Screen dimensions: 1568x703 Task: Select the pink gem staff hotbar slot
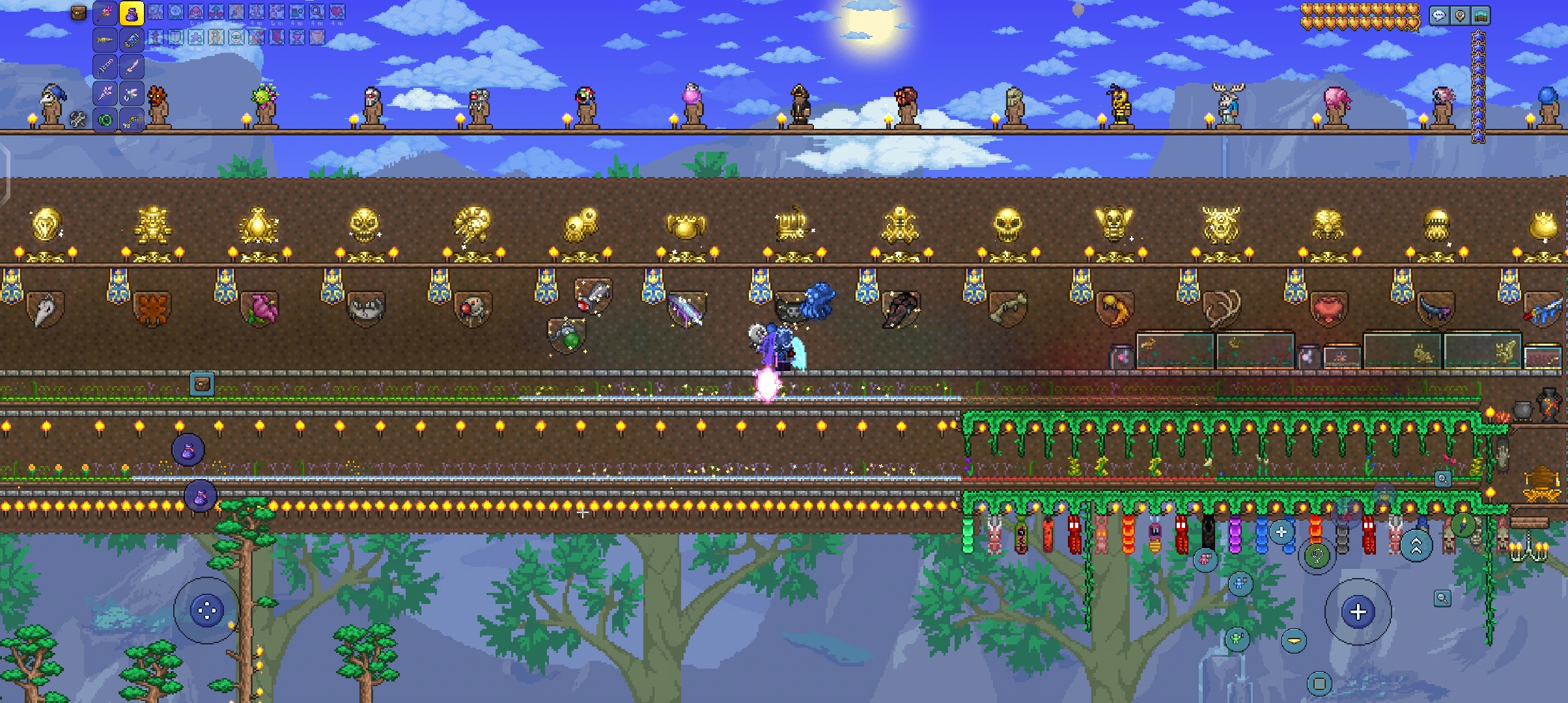click(105, 13)
